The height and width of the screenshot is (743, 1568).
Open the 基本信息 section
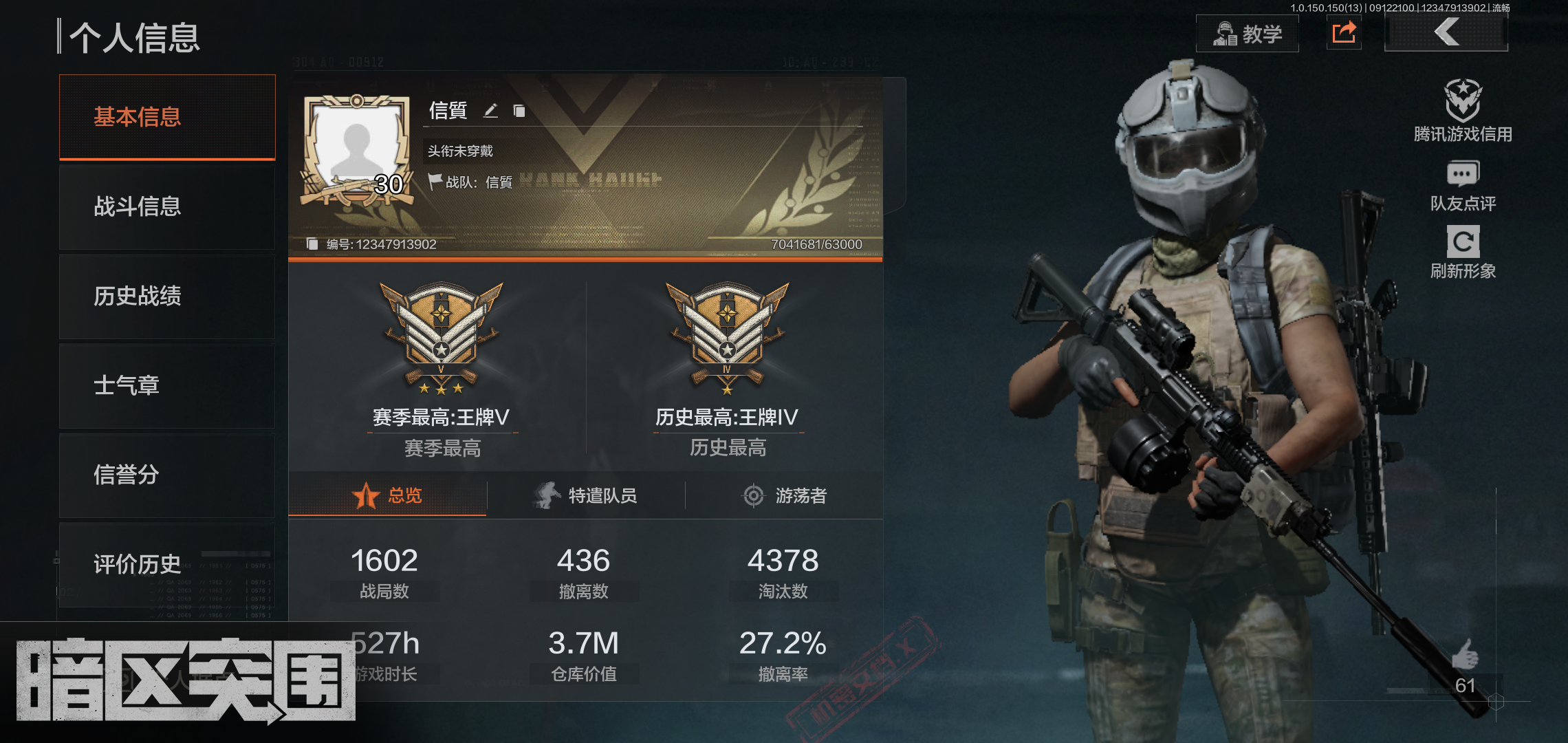[167, 117]
